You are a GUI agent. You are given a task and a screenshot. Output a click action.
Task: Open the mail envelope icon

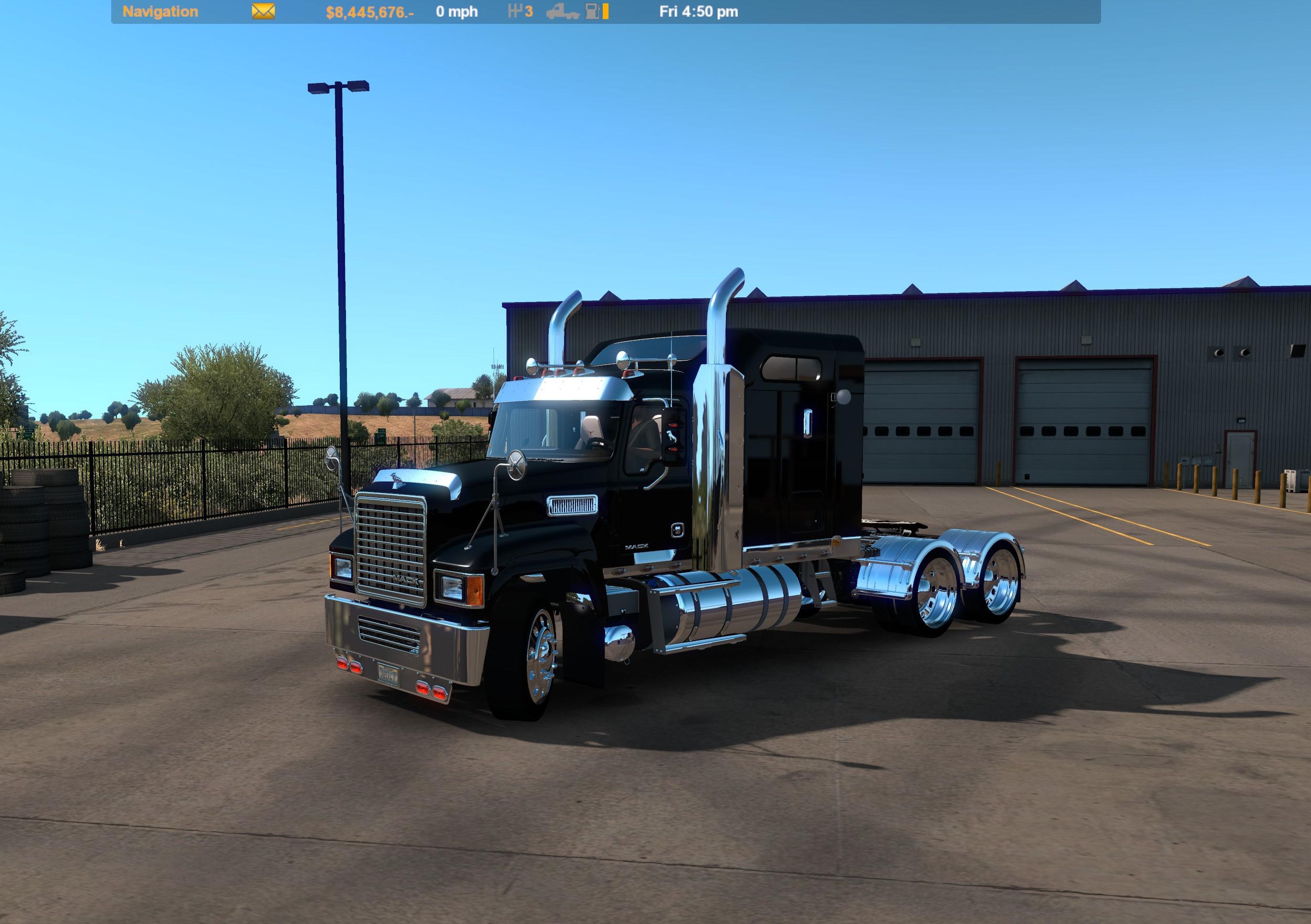coord(262,11)
